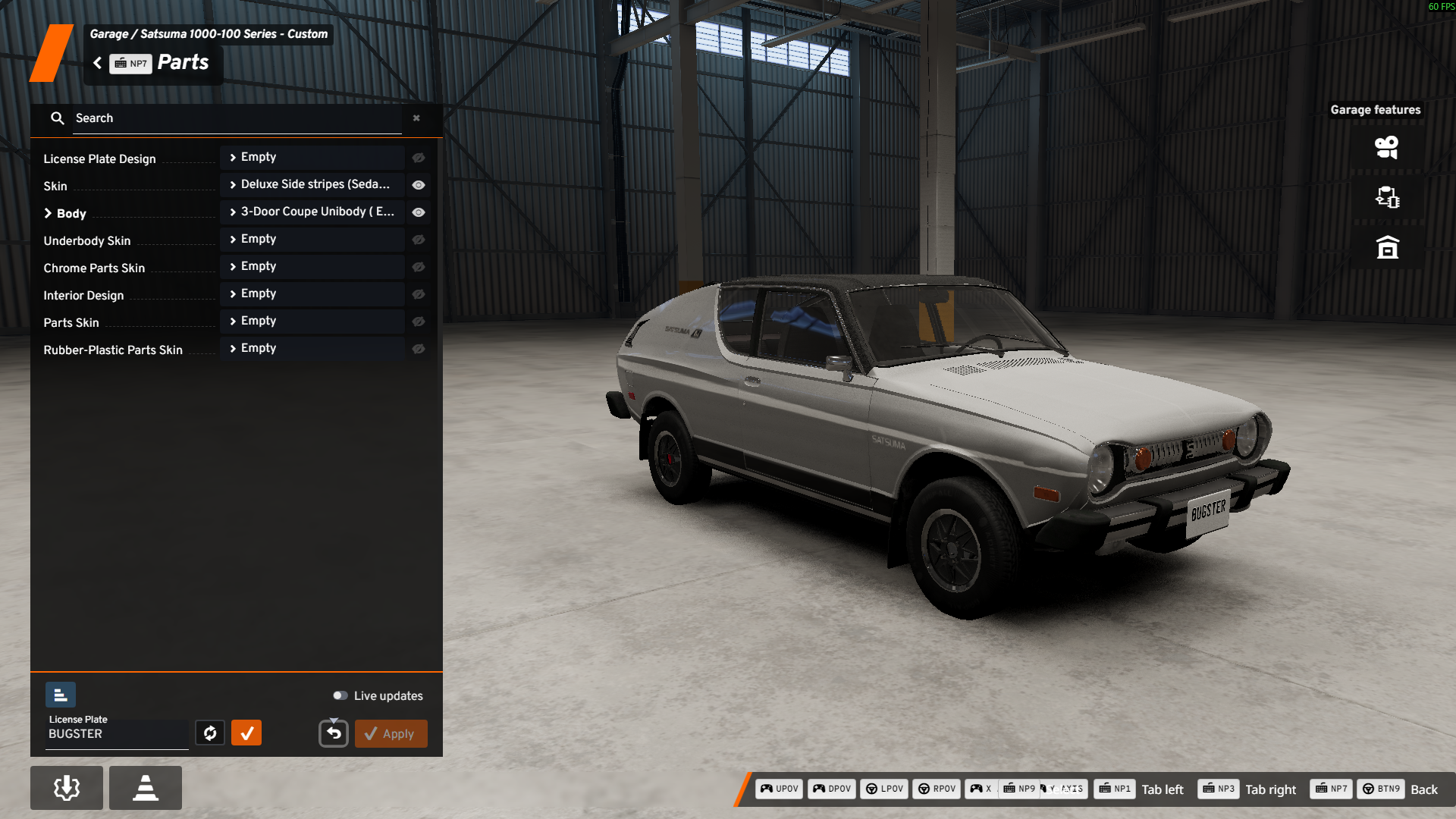Edit the License Plate text field

[x=117, y=734]
